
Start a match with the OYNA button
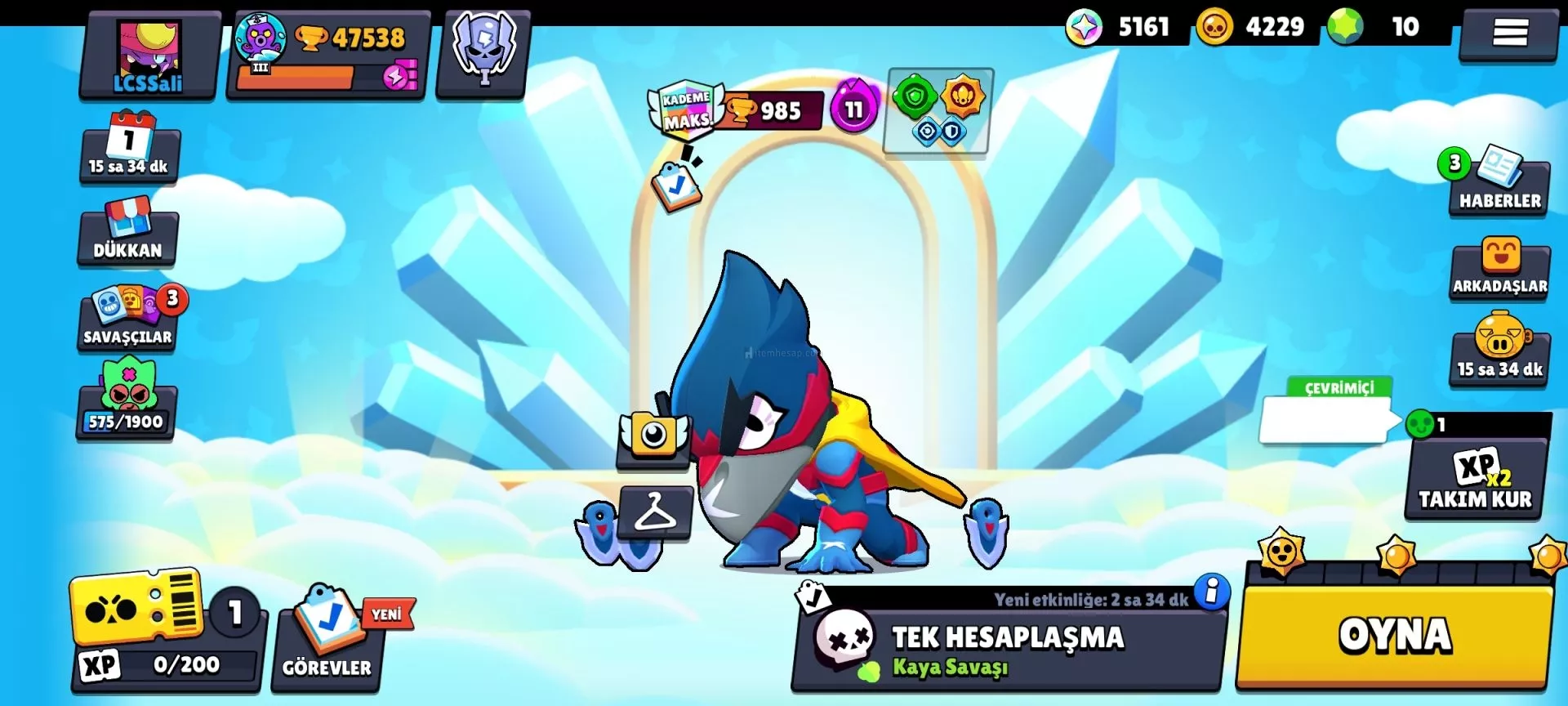tap(1395, 637)
